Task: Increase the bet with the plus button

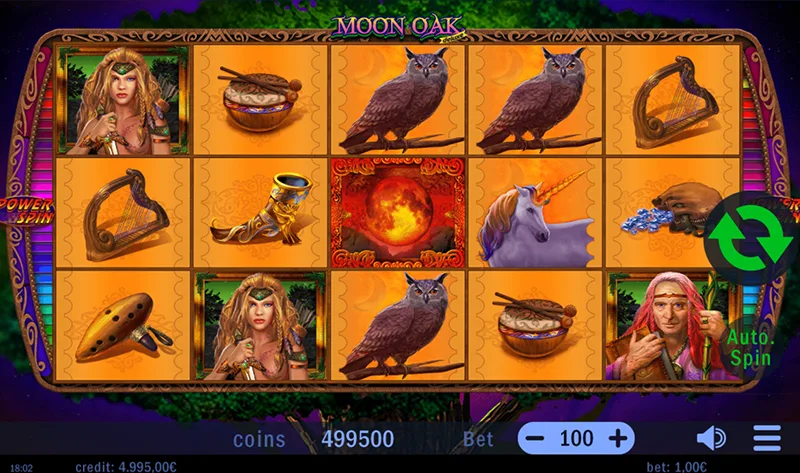Action: point(618,438)
